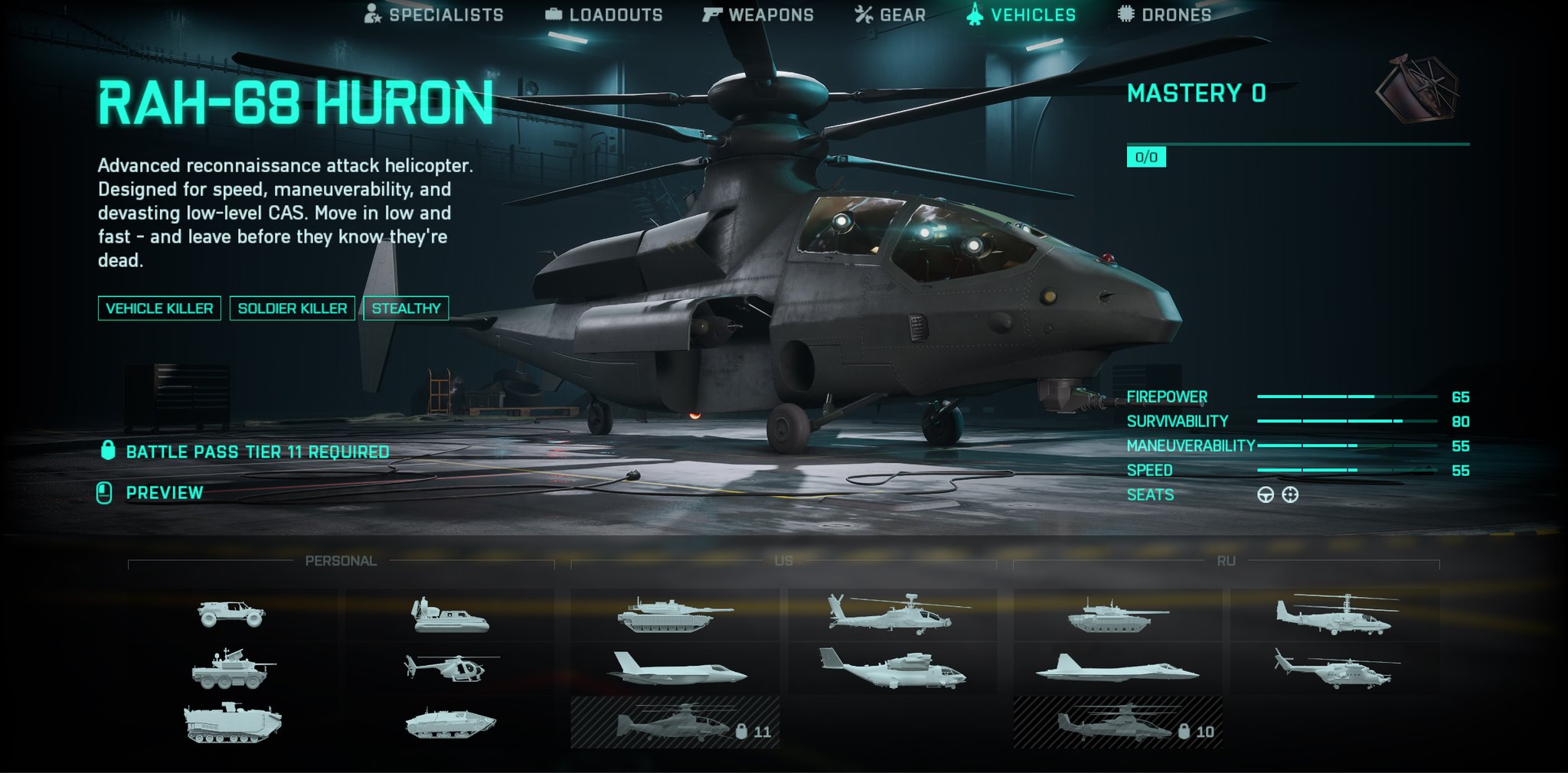Toggle the Vehicle Killer trait tag
Screen dimensions: 1568x773
click(x=159, y=309)
